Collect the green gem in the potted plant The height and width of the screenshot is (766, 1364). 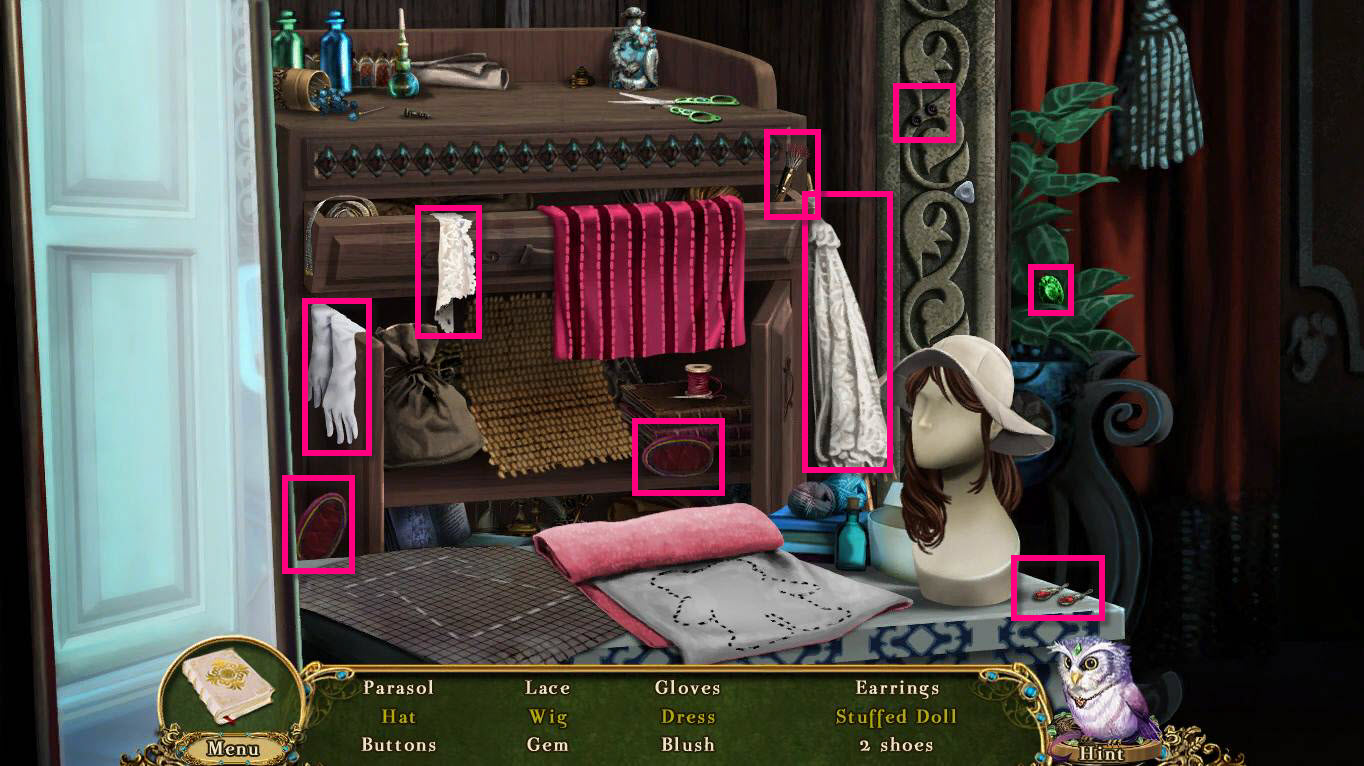coord(1051,291)
